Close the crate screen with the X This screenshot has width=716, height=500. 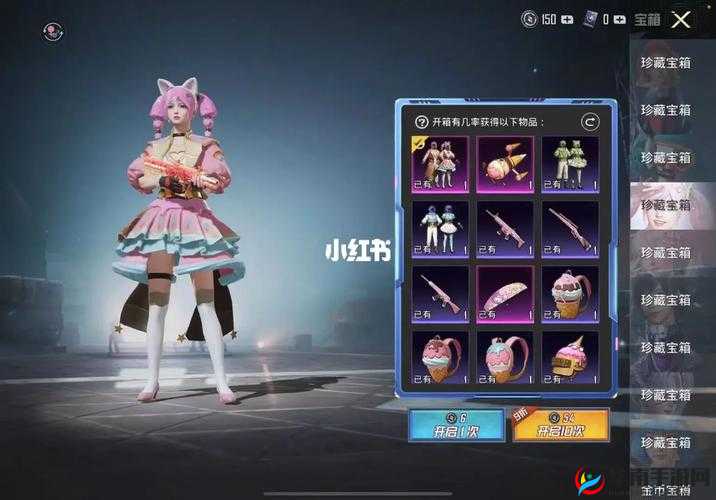[683, 19]
